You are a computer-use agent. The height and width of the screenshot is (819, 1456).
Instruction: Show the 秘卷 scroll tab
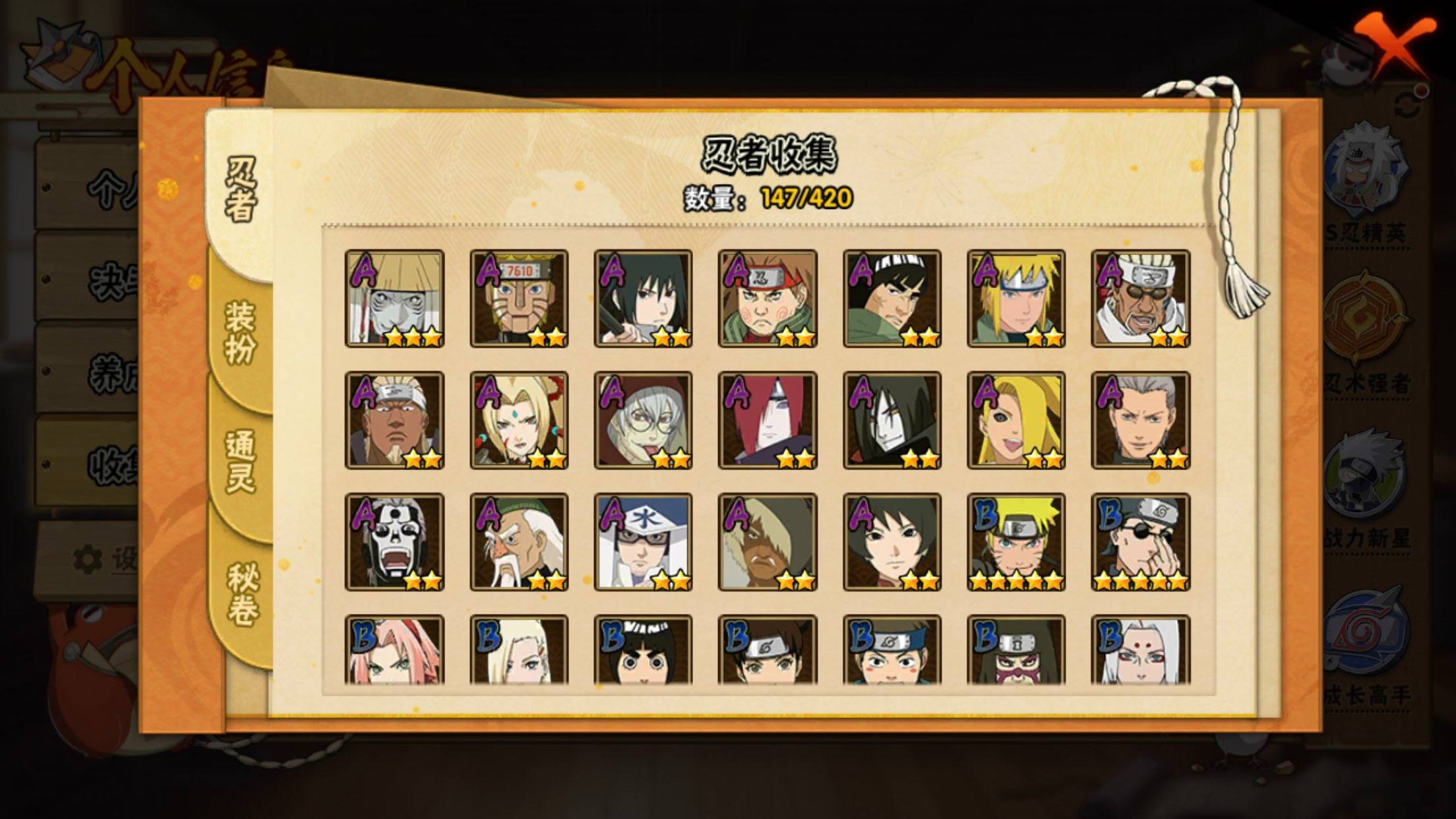[240, 593]
